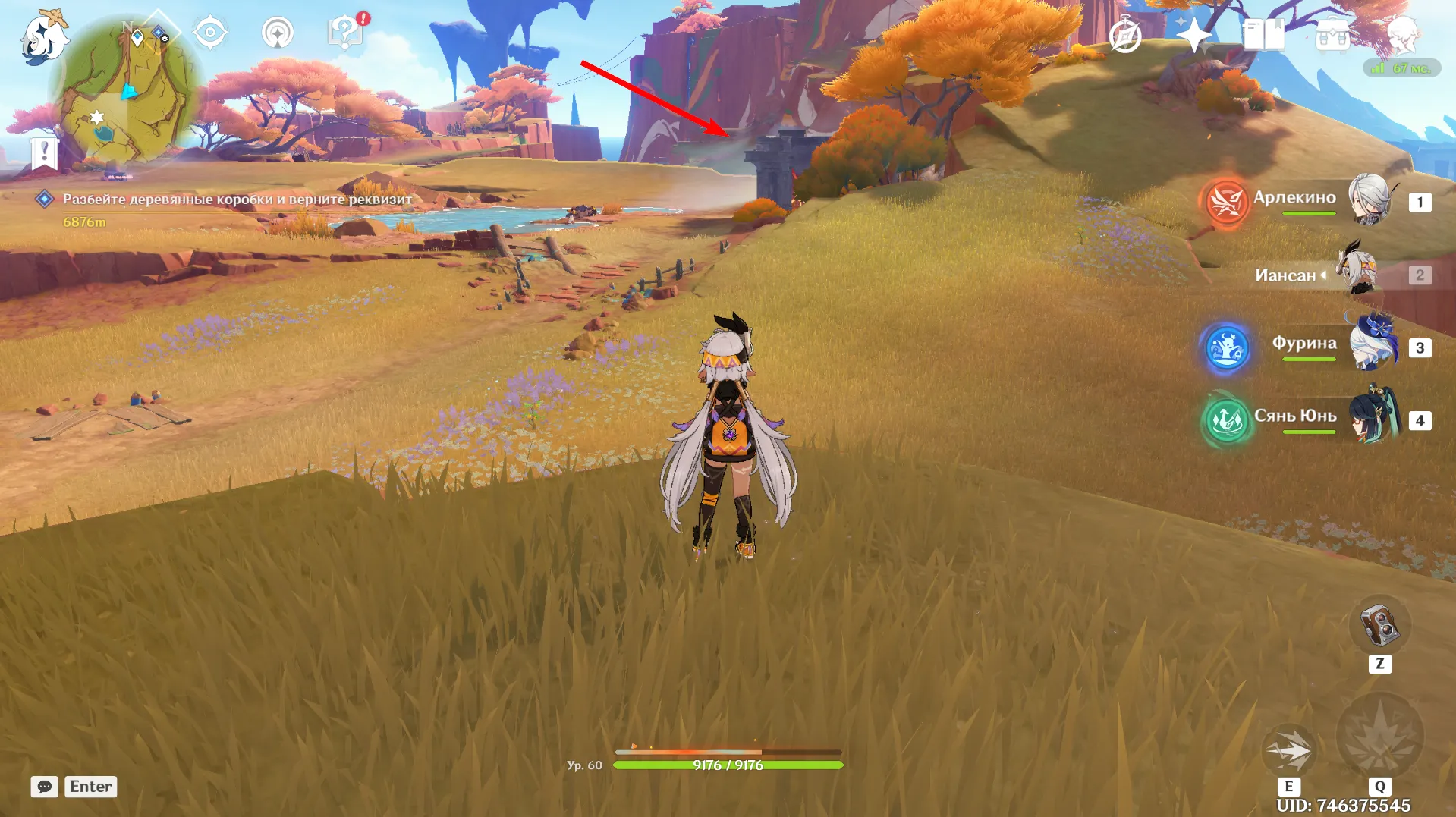This screenshot has width=1456, height=817.
Task: Open the target-shaped icon beside the minimap
Action: click(210, 33)
